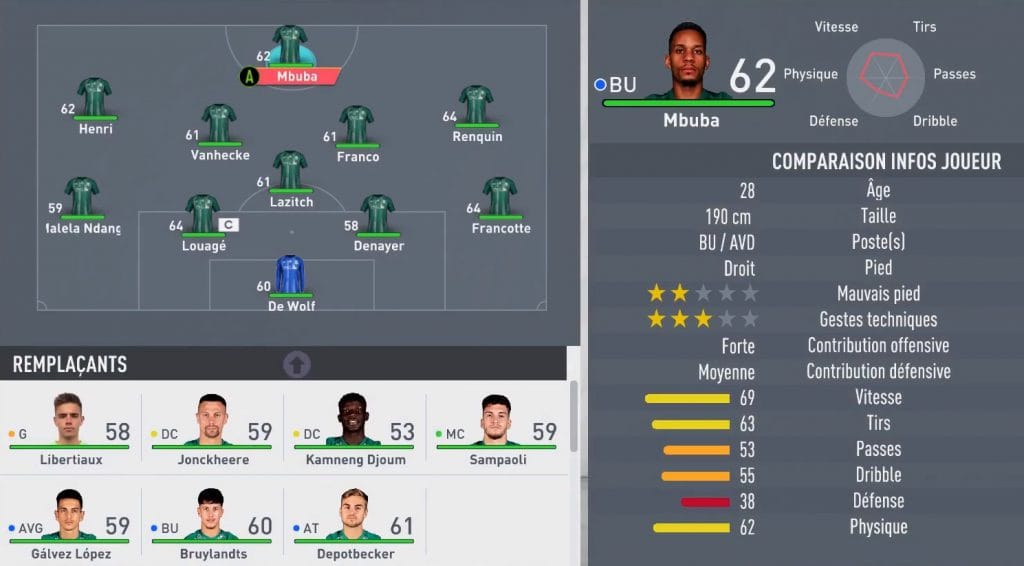1024x566 pixels.
Task: Select right-back Francotte
Action: click(499, 198)
